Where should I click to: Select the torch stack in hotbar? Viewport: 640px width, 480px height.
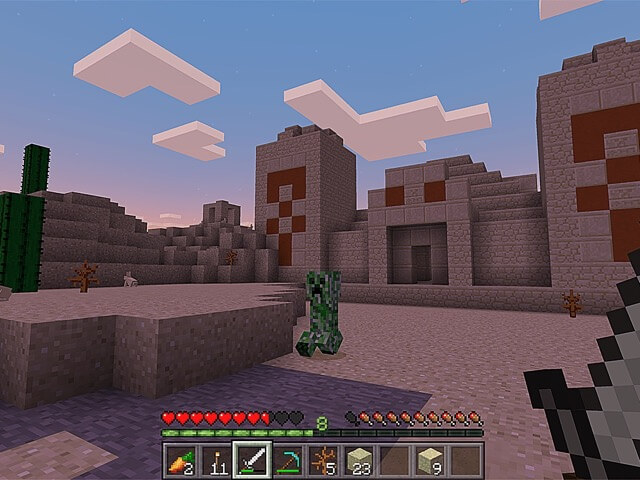[216, 460]
